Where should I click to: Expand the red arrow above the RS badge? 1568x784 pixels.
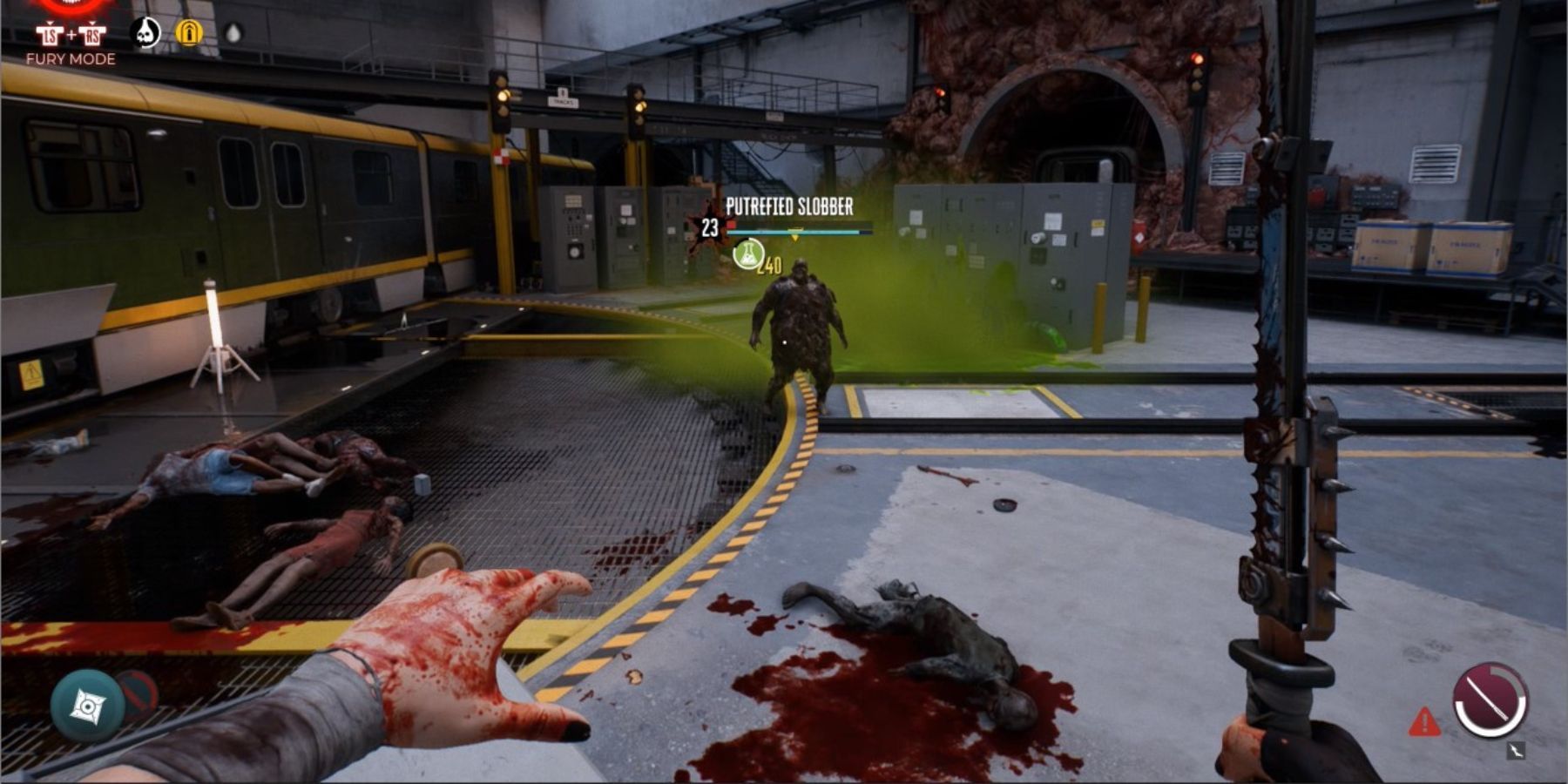[92, 24]
